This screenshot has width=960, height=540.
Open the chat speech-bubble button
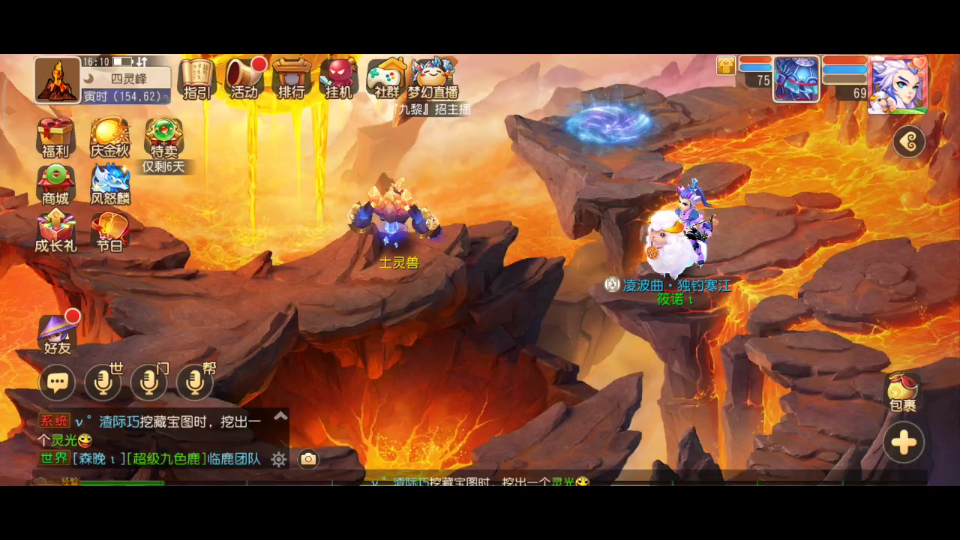pos(57,381)
